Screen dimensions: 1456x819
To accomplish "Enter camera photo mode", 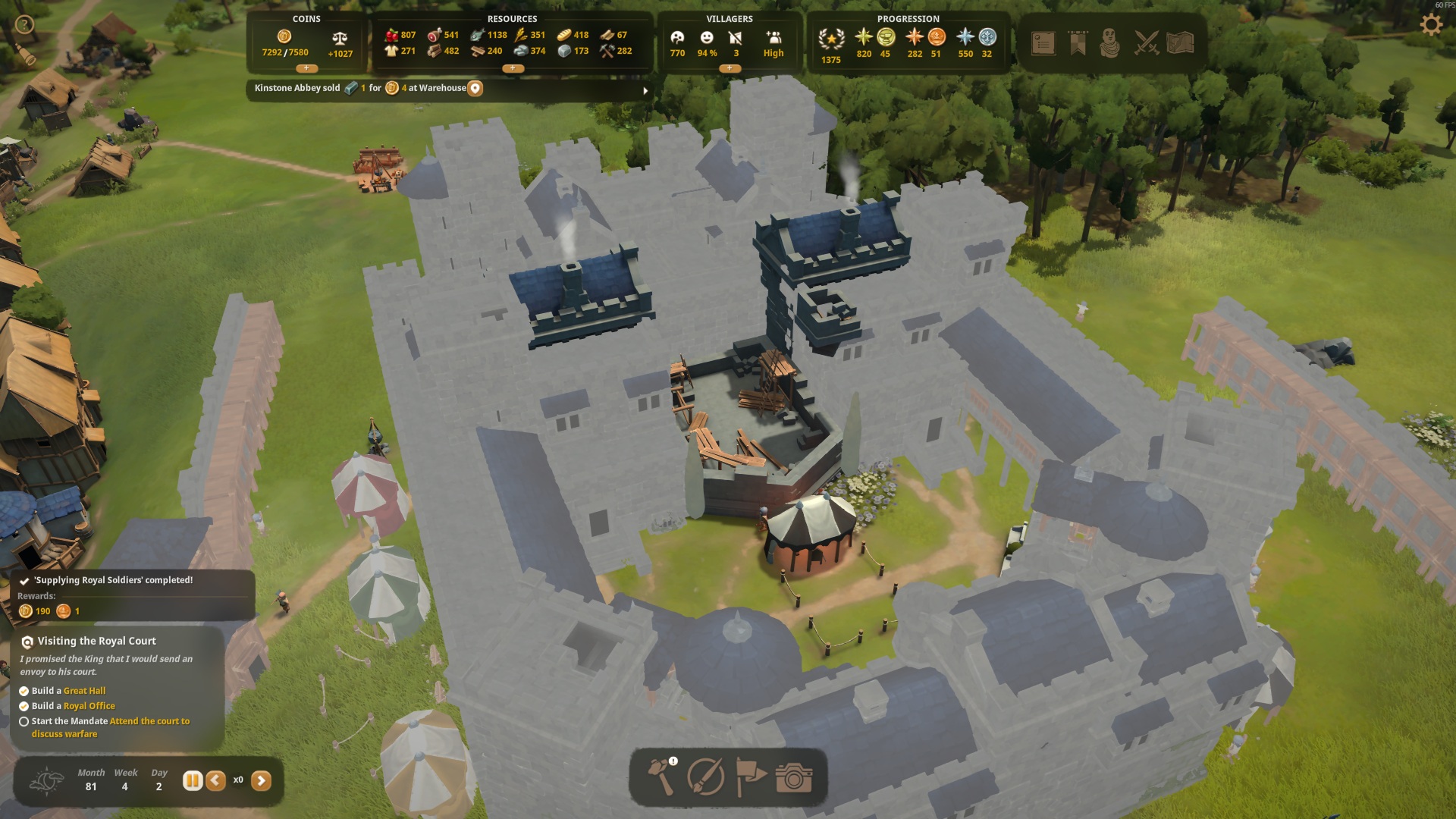I will click(794, 778).
